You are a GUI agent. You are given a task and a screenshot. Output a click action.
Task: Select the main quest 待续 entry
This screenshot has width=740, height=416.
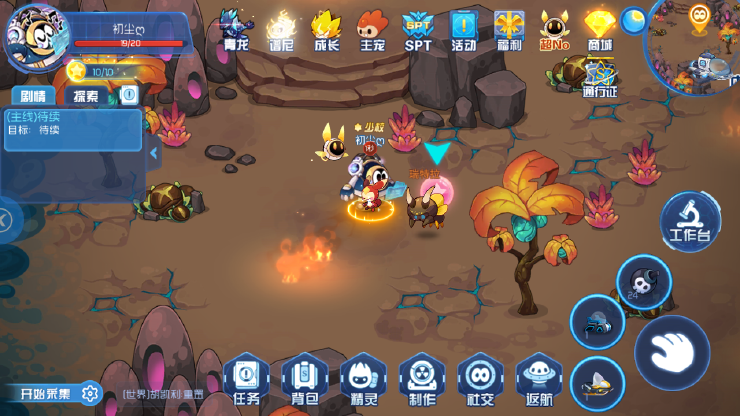point(70,123)
